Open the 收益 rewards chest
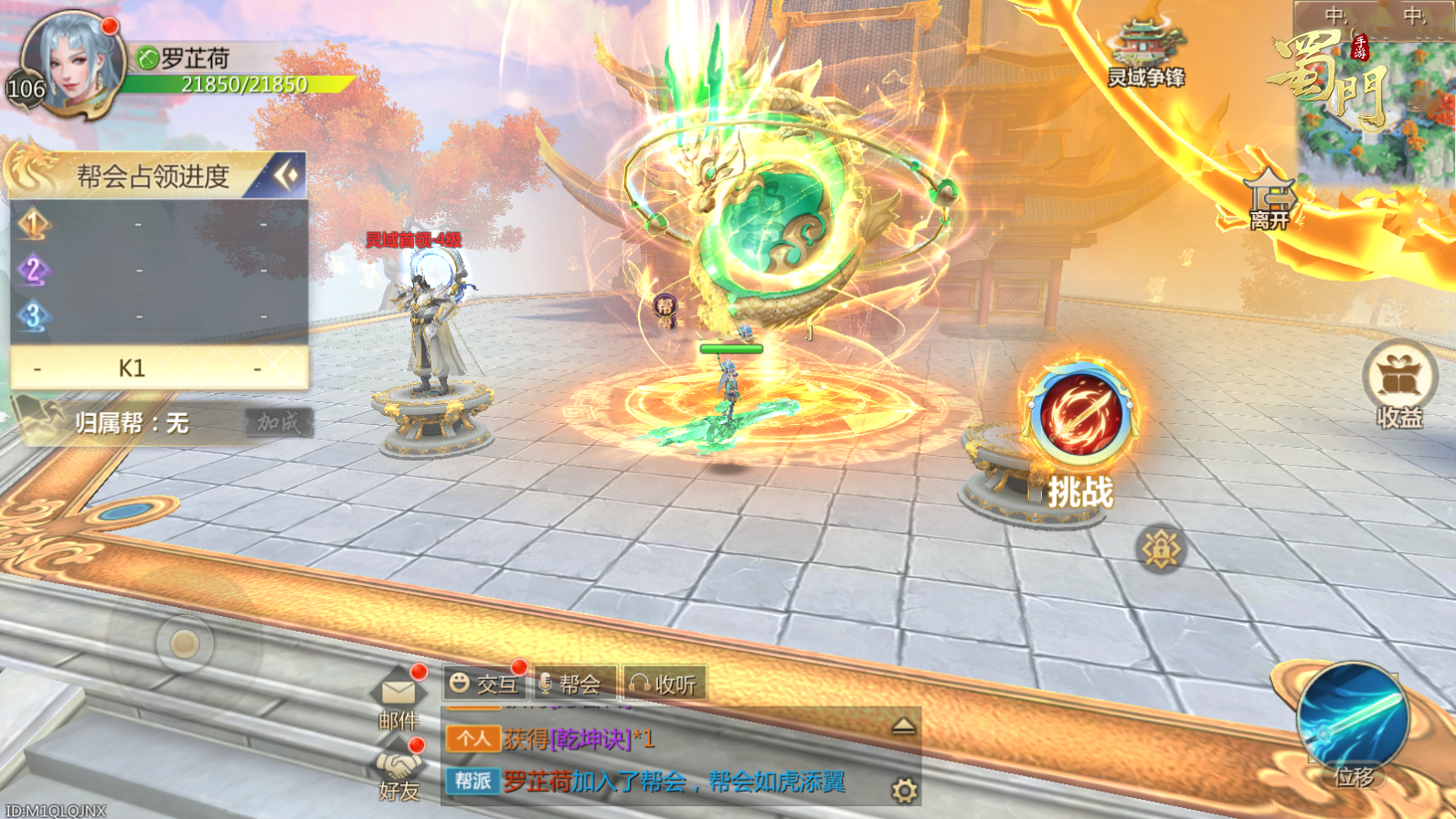Image resolution: width=1456 pixels, height=819 pixels. click(1399, 383)
